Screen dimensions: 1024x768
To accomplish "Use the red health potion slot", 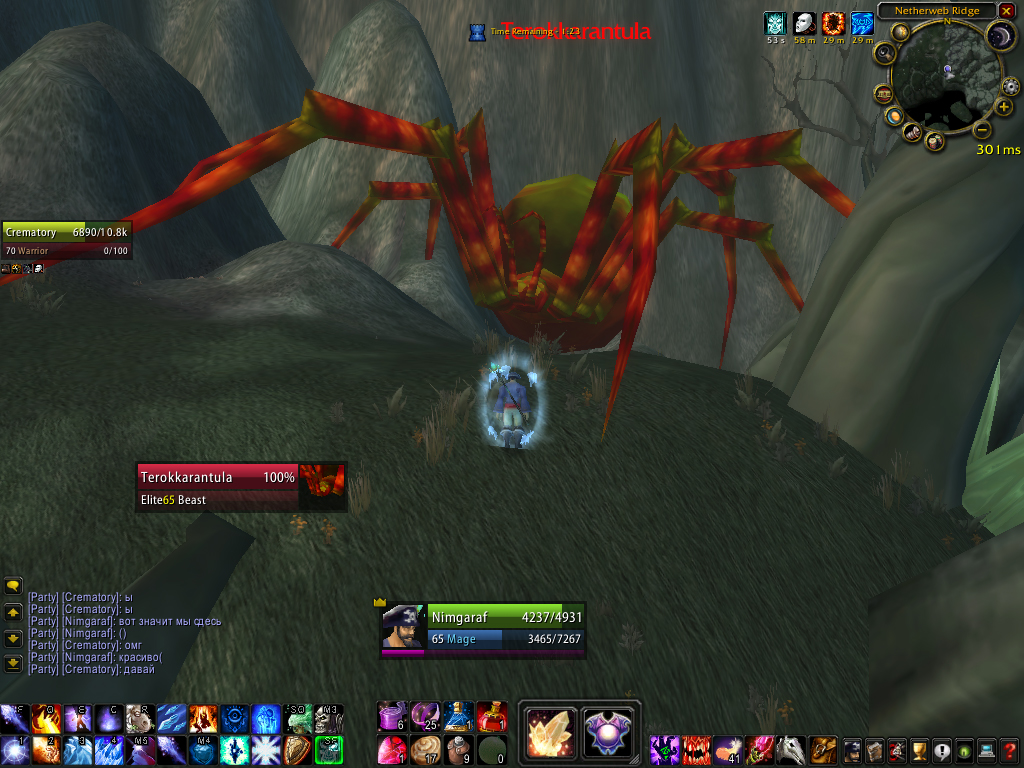I will (490, 716).
